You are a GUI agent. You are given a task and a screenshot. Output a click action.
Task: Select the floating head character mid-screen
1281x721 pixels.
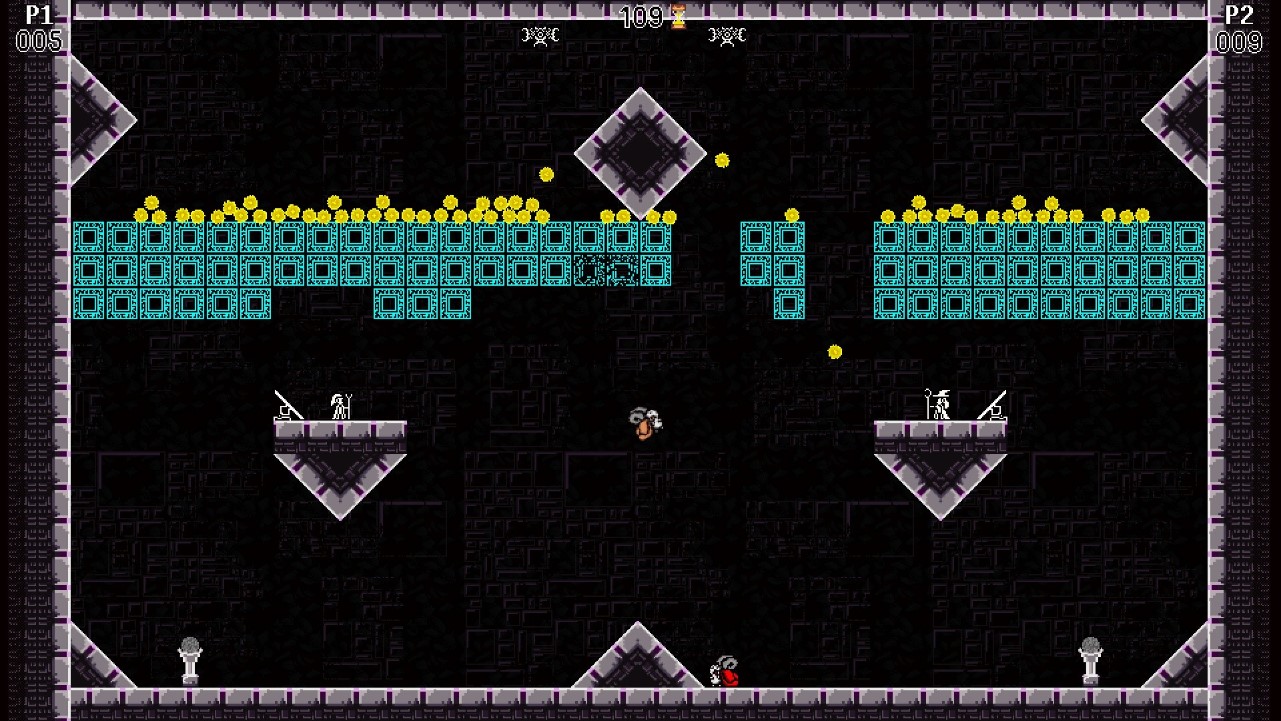(x=644, y=425)
